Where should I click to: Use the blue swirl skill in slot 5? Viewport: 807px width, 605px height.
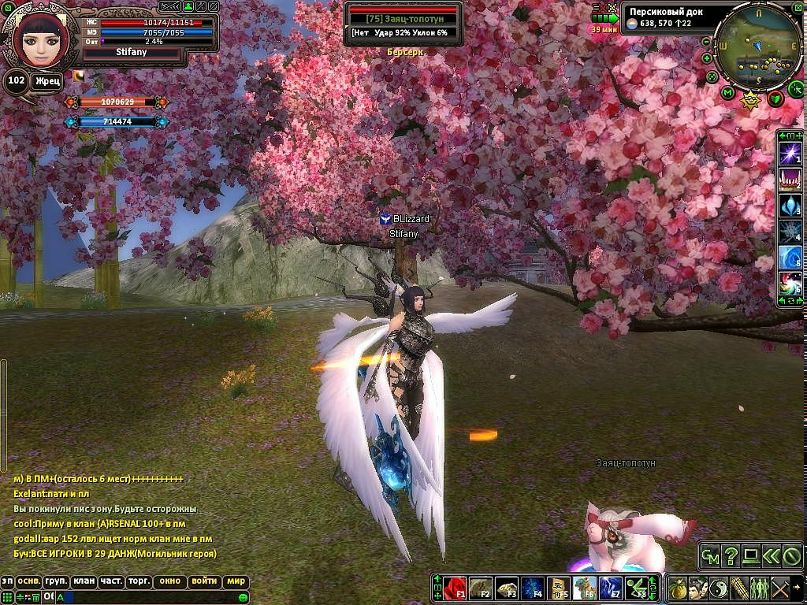[790, 258]
